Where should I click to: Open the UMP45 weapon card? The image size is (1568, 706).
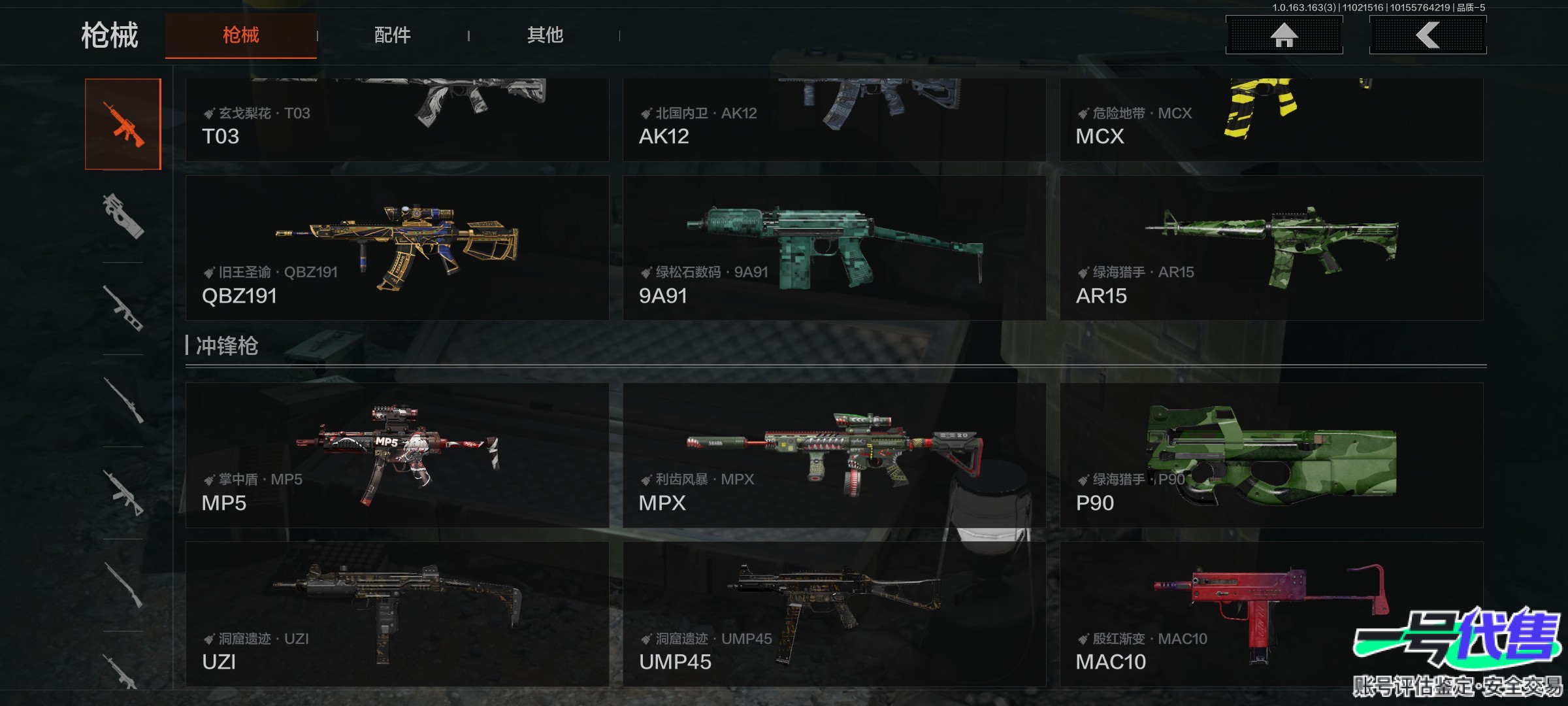pos(834,614)
